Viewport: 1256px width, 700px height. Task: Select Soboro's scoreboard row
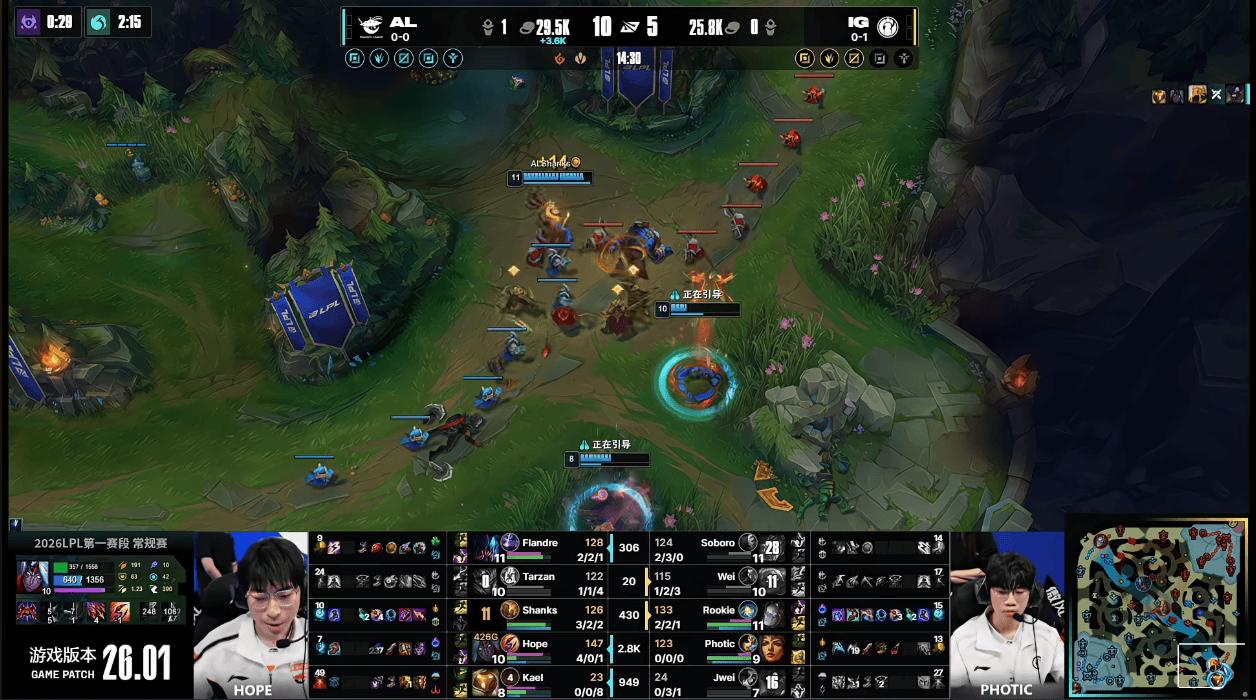click(x=718, y=548)
